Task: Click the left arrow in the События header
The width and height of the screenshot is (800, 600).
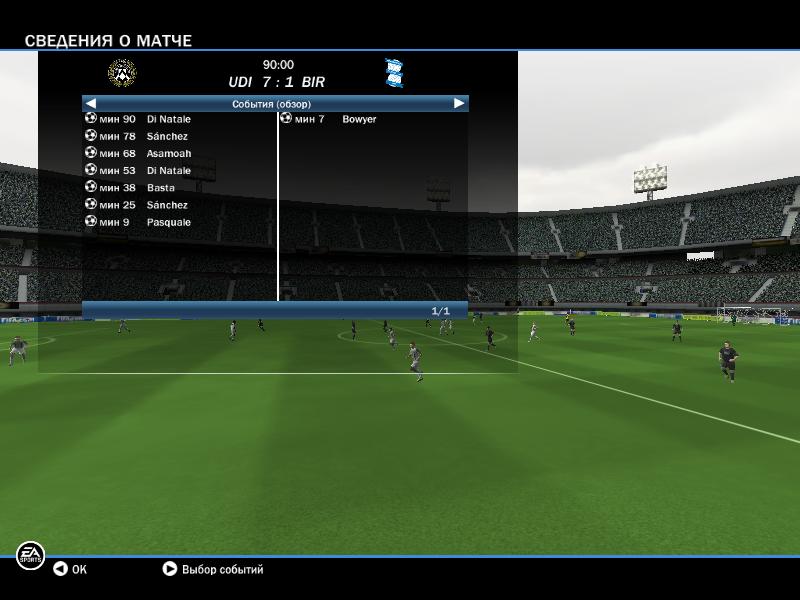Action: point(90,103)
